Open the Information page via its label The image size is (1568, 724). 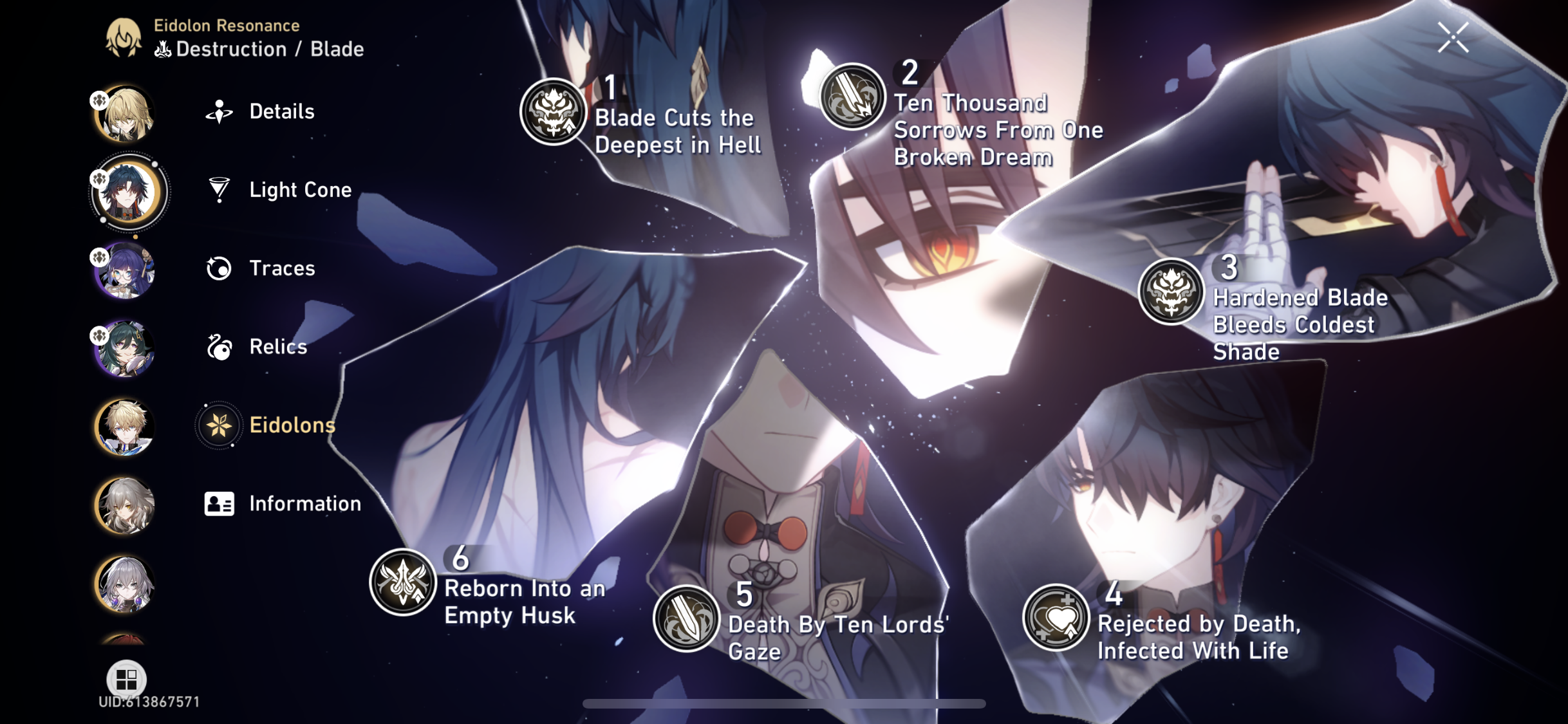click(305, 504)
